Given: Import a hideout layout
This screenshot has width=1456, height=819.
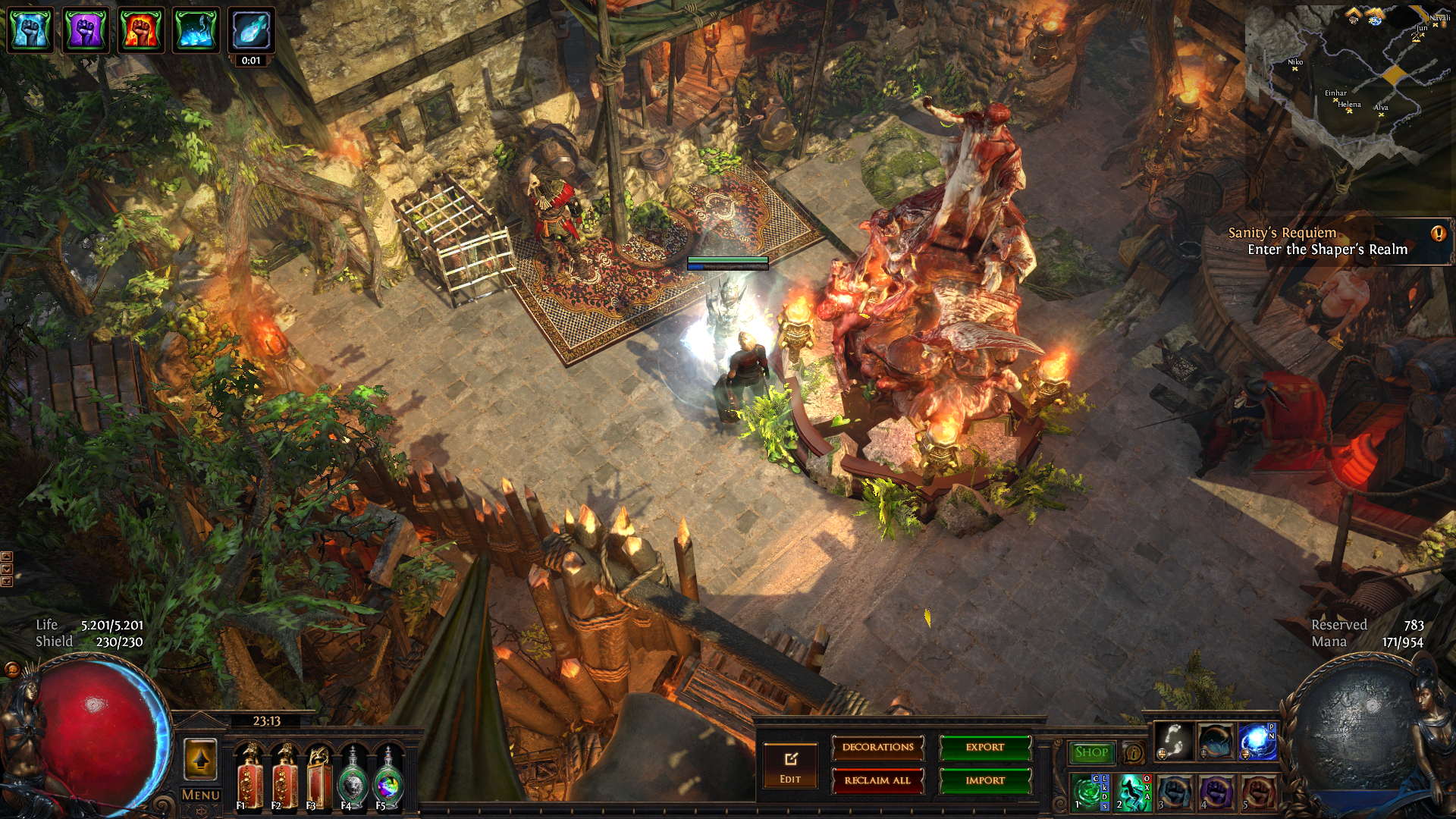Looking at the screenshot, I should click(x=984, y=780).
